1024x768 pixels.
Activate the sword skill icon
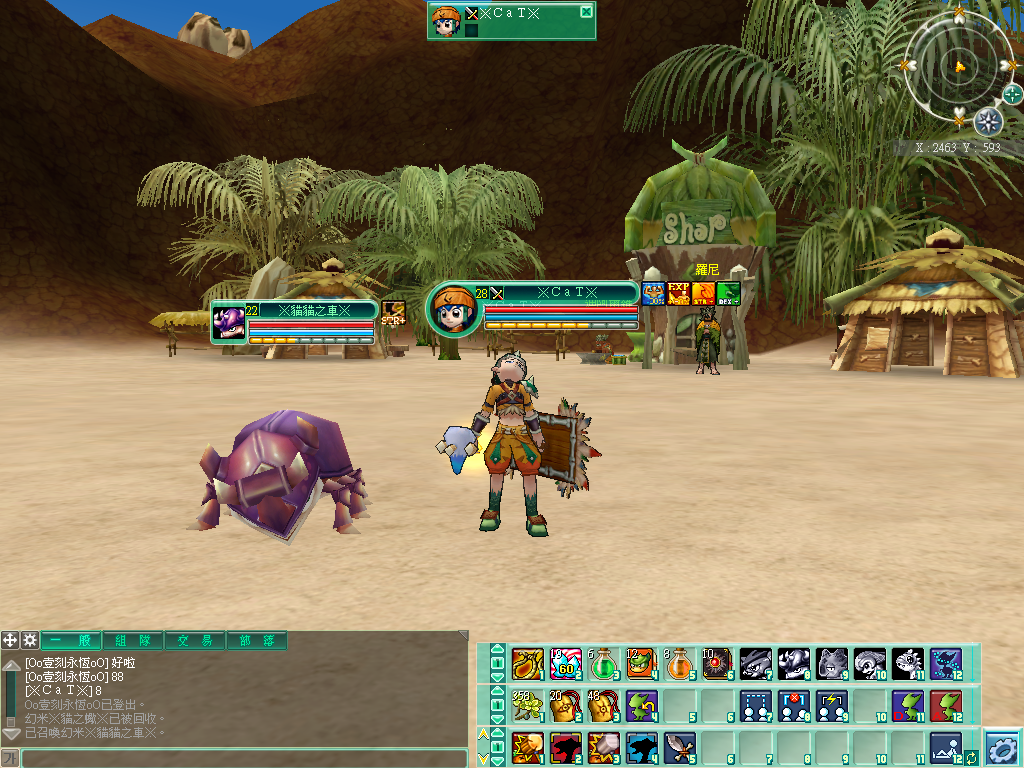pos(680,747)
